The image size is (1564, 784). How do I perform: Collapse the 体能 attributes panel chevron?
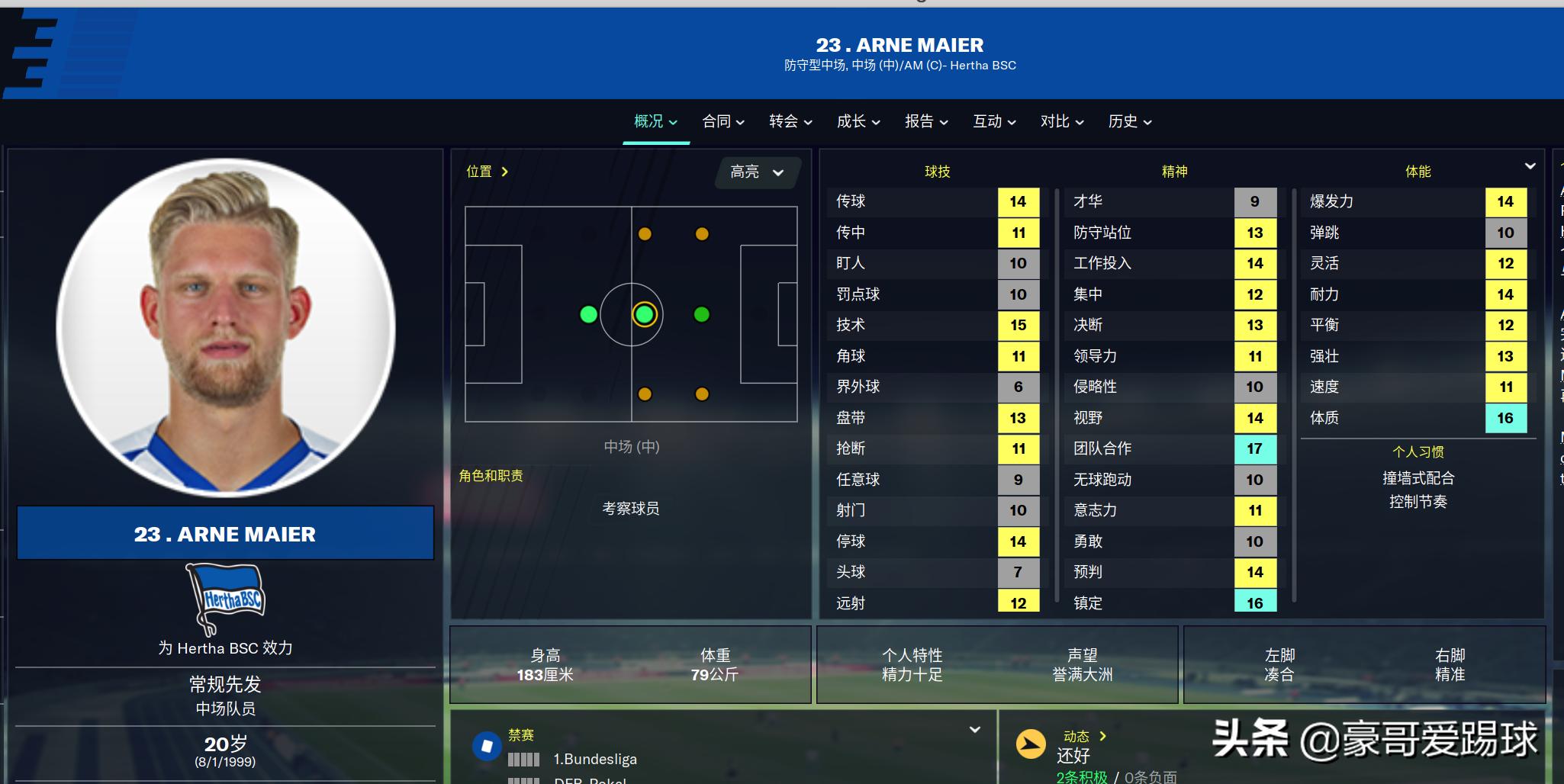tap(1532, 165)
